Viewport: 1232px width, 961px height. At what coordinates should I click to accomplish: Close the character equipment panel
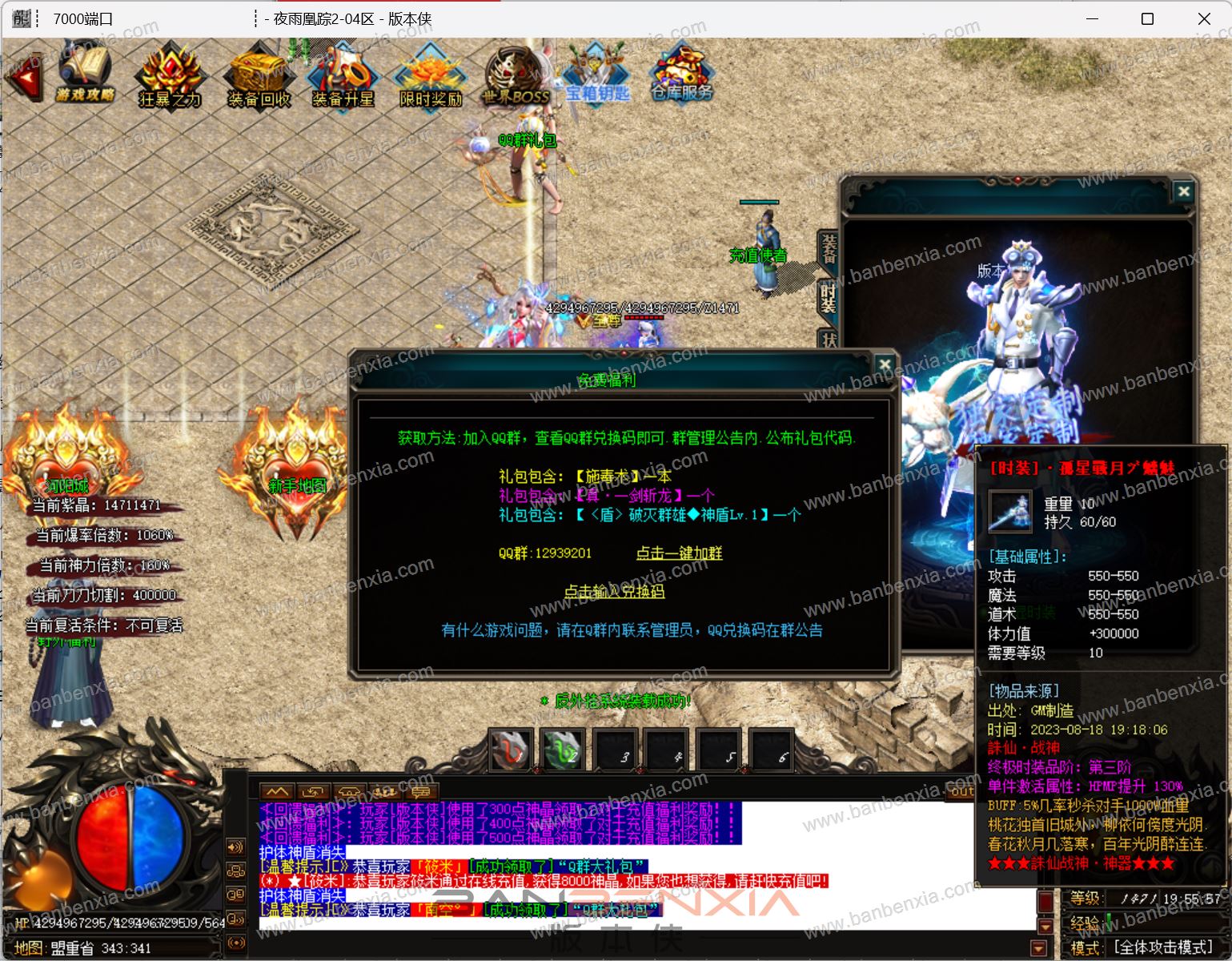tap(1183, 191)
